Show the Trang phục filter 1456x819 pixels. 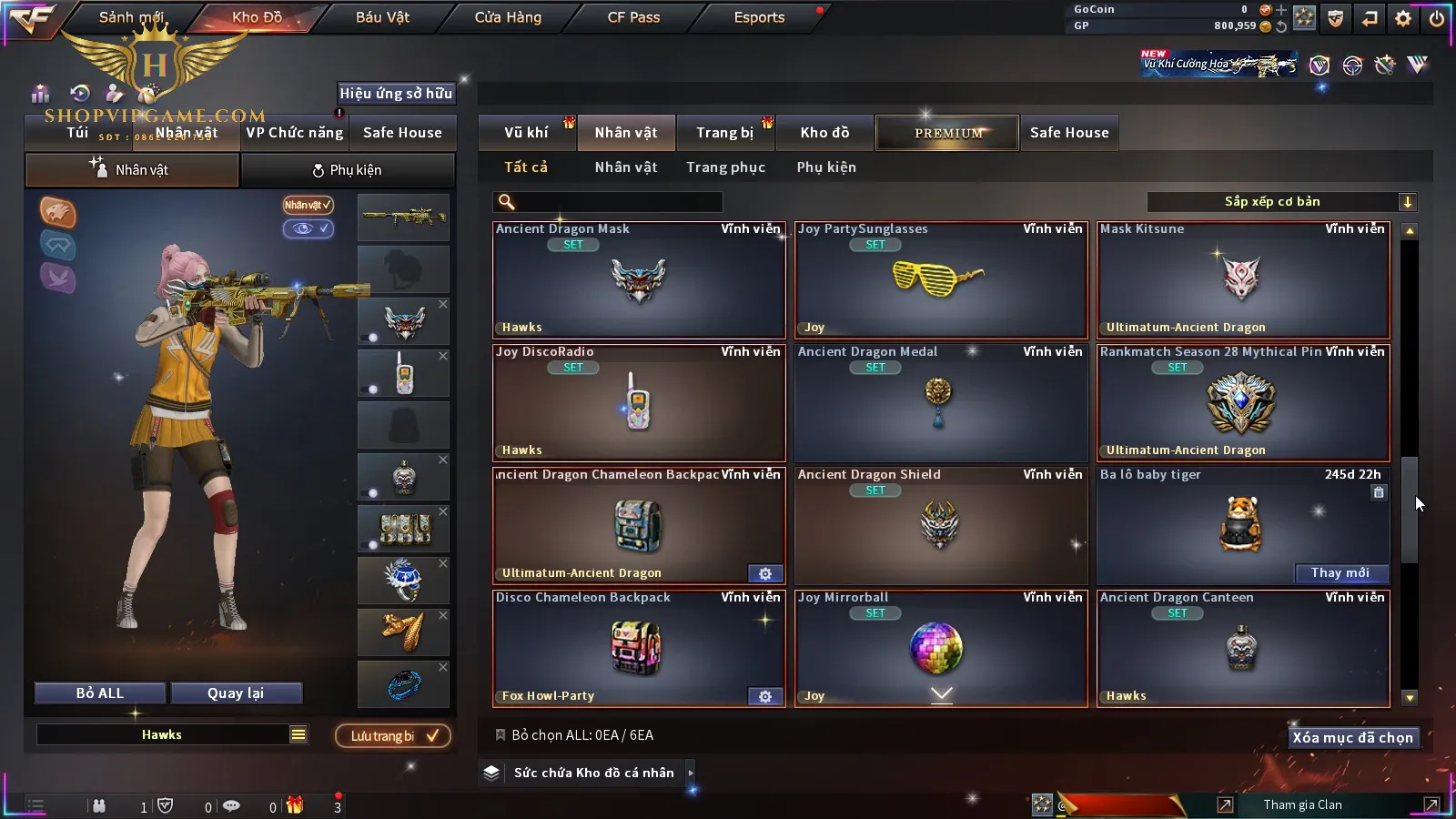tap(725, 167)
